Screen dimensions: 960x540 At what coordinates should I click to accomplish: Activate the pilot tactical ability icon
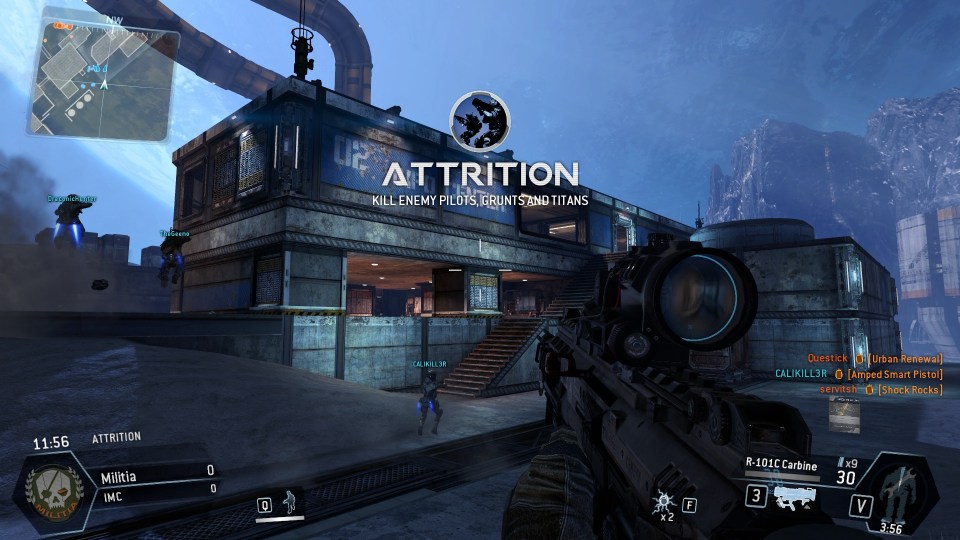click(x=291, y=503)
